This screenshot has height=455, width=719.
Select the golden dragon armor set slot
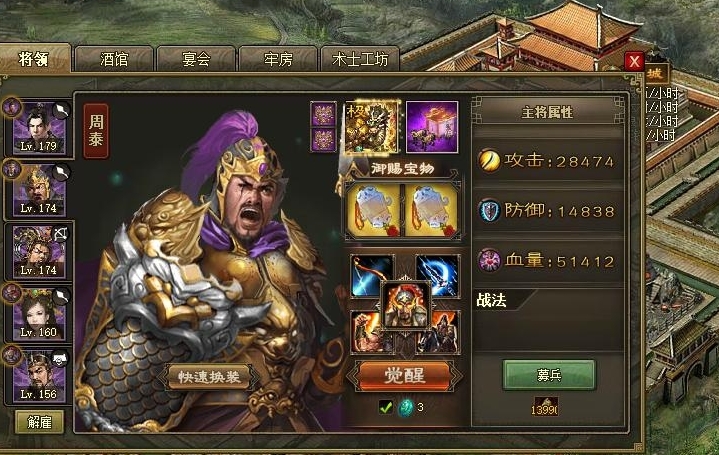(x=372, y=127)
